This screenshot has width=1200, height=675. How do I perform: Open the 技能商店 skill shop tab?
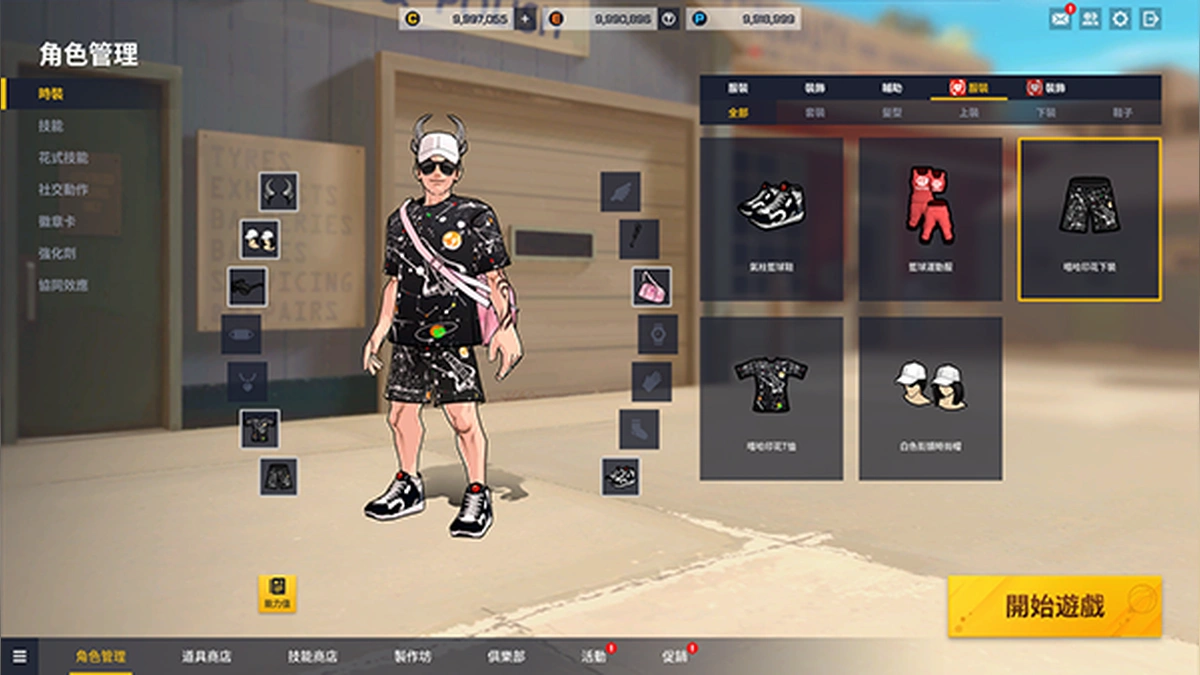pos(312,657)
